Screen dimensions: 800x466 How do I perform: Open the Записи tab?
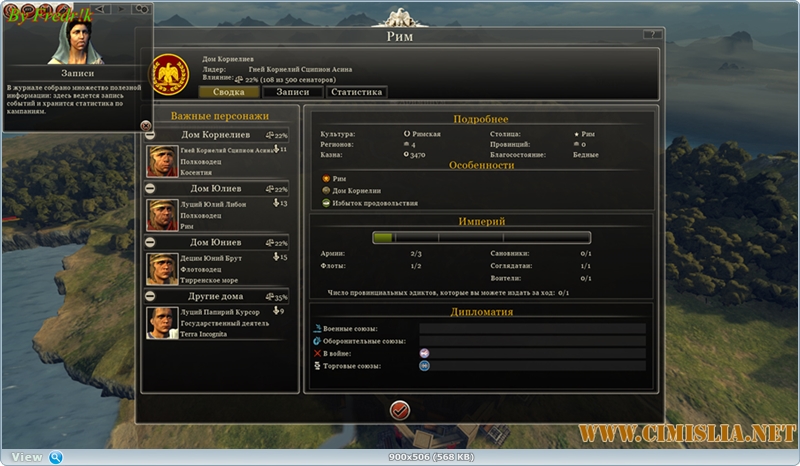(x=292, y=92)
